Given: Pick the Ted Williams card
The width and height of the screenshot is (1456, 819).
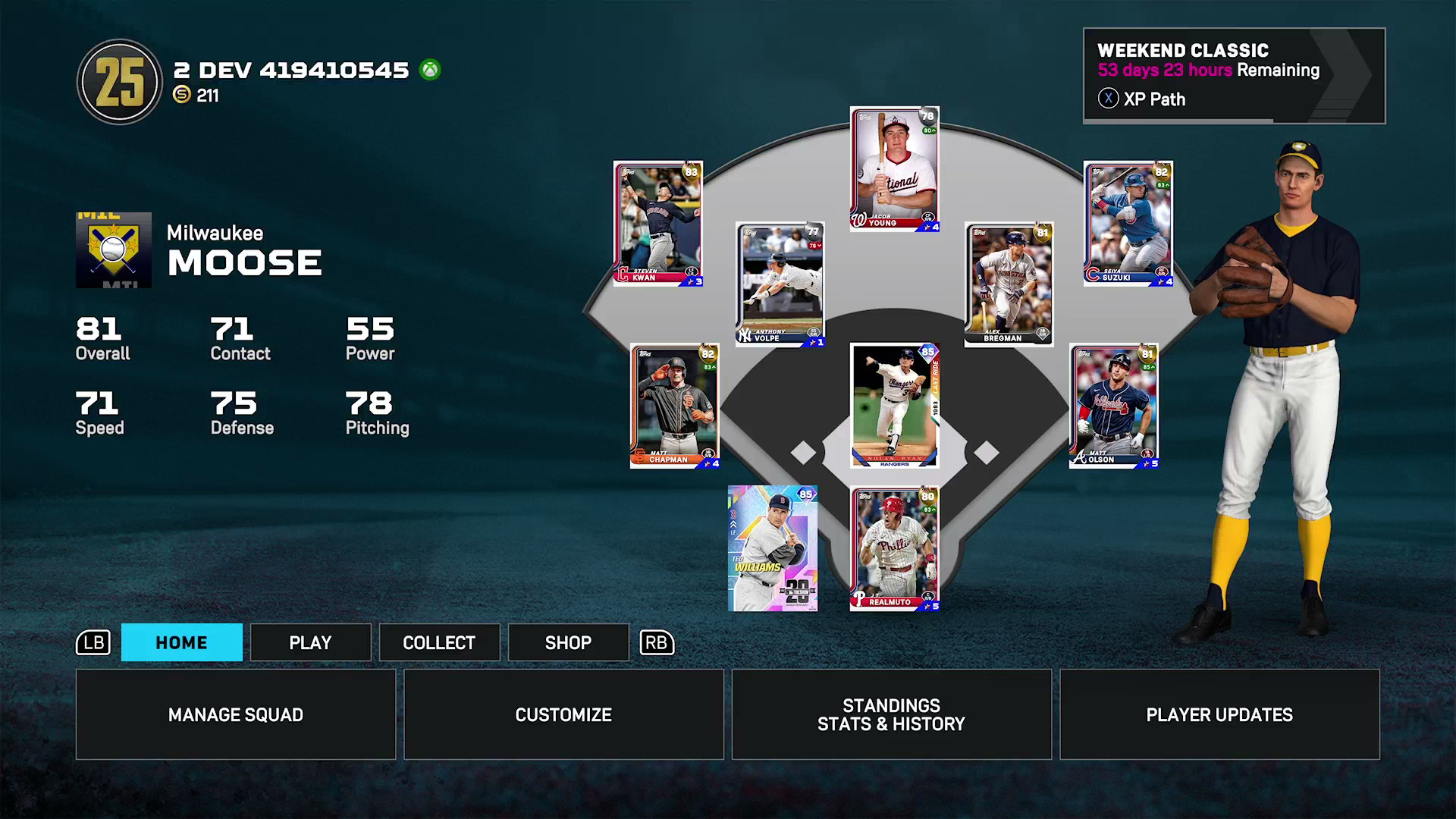Looking at the screenshot, I should point(773,548).
